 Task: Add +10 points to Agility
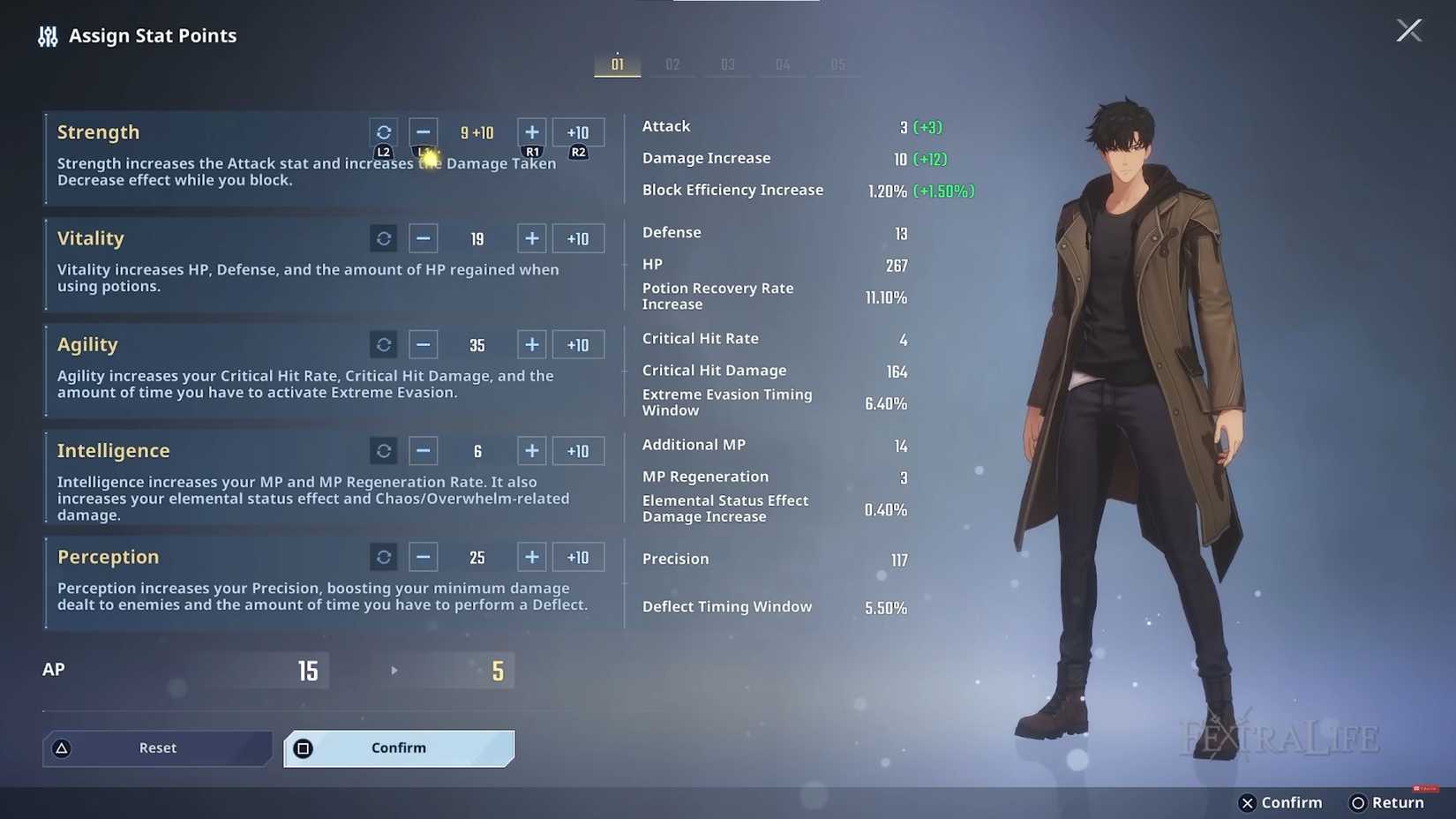coord(578,345)
